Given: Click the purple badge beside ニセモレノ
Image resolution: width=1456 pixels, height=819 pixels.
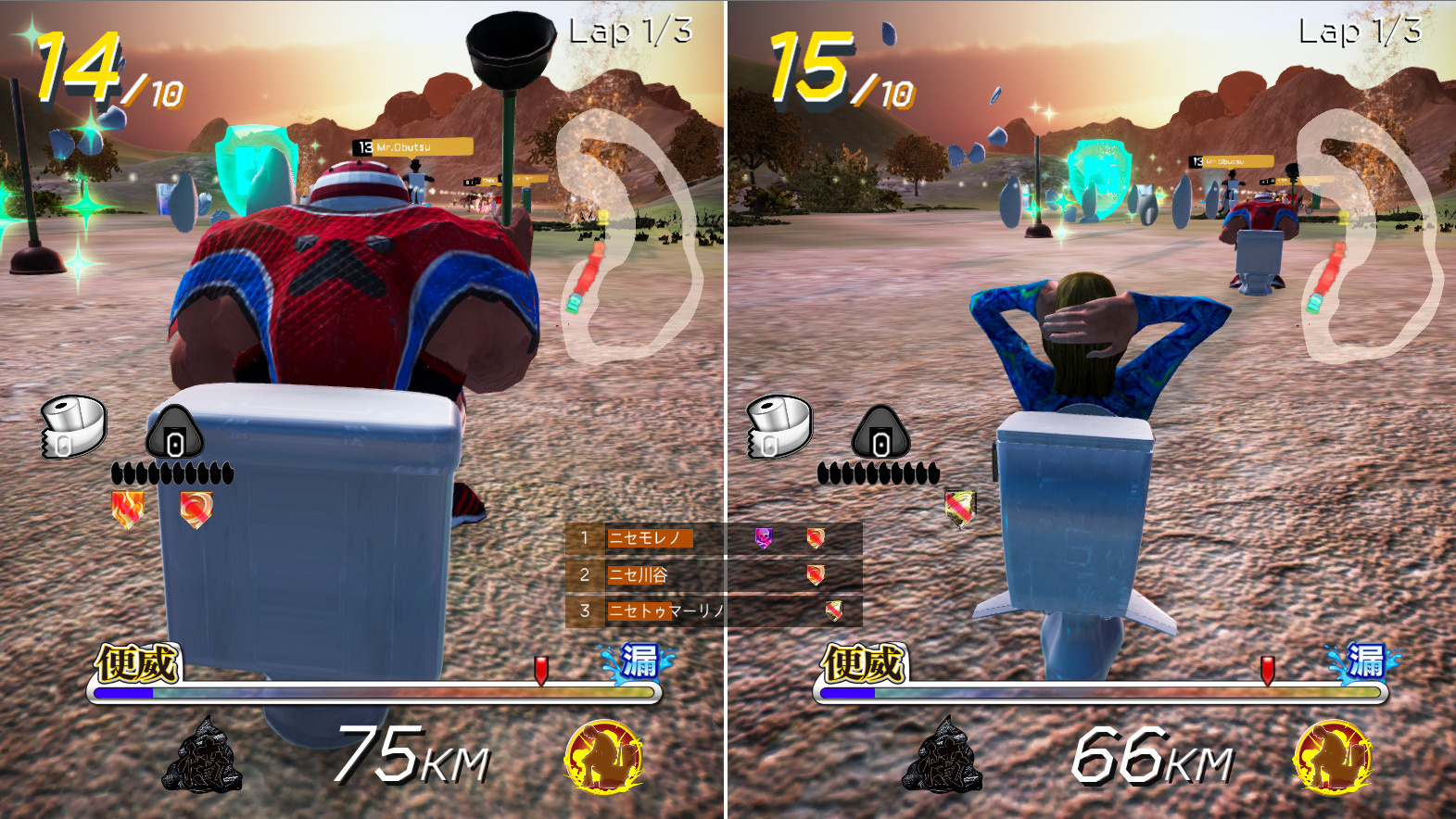Looking at the screenshot, I should pyautogui.click(x=764, y=537).
